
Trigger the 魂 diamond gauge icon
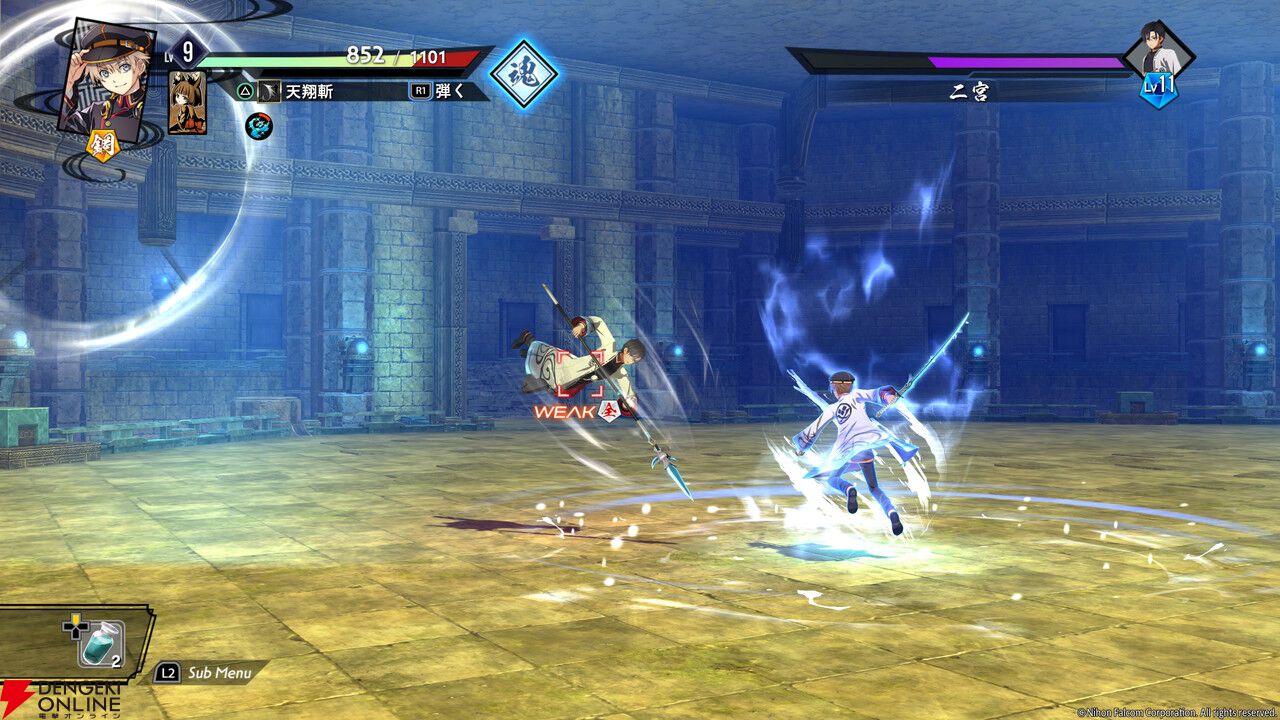[524, 75]
